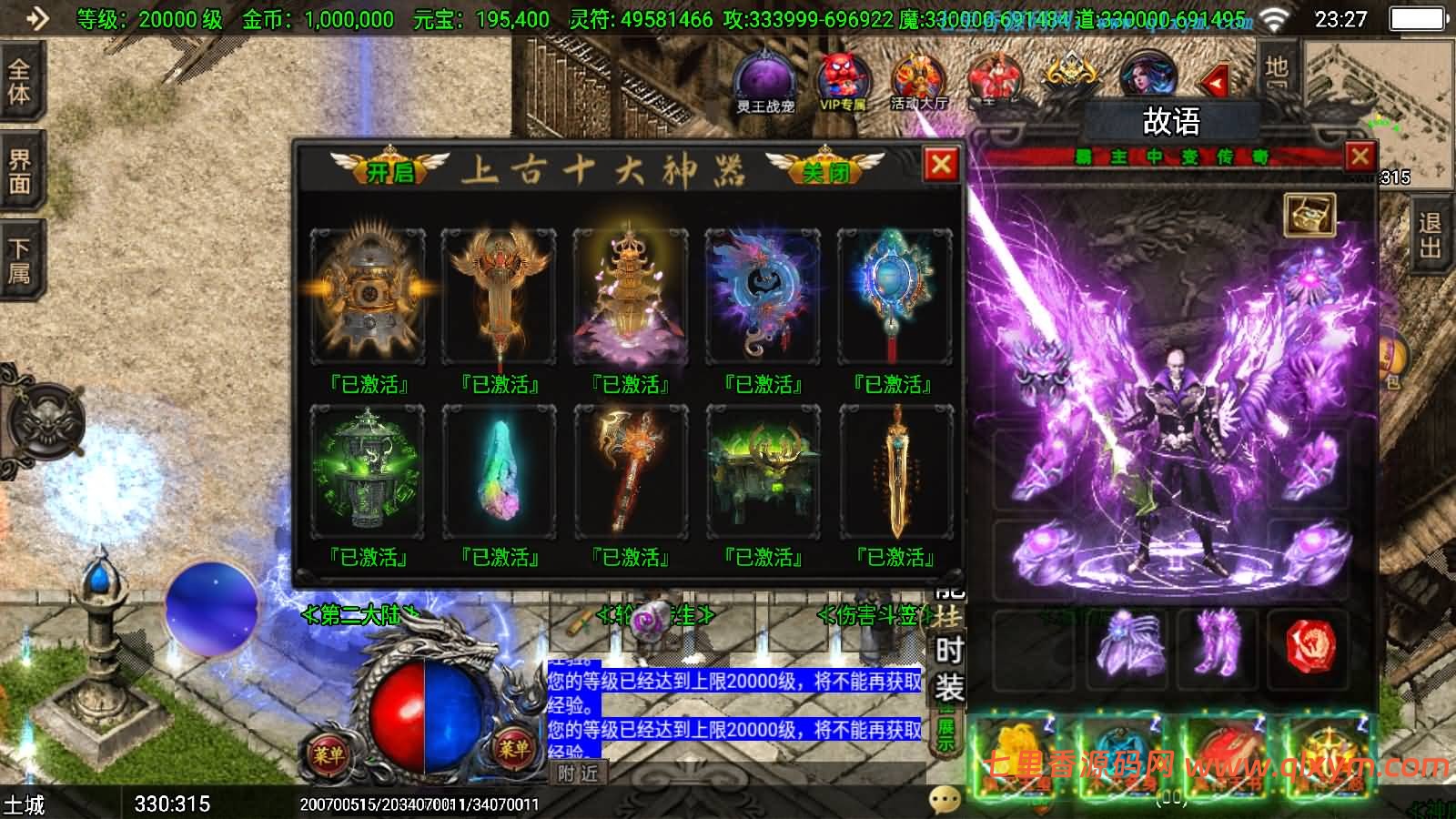
Task: Close the 上古十大神器 window with the red X
Action: coord(941,165)
